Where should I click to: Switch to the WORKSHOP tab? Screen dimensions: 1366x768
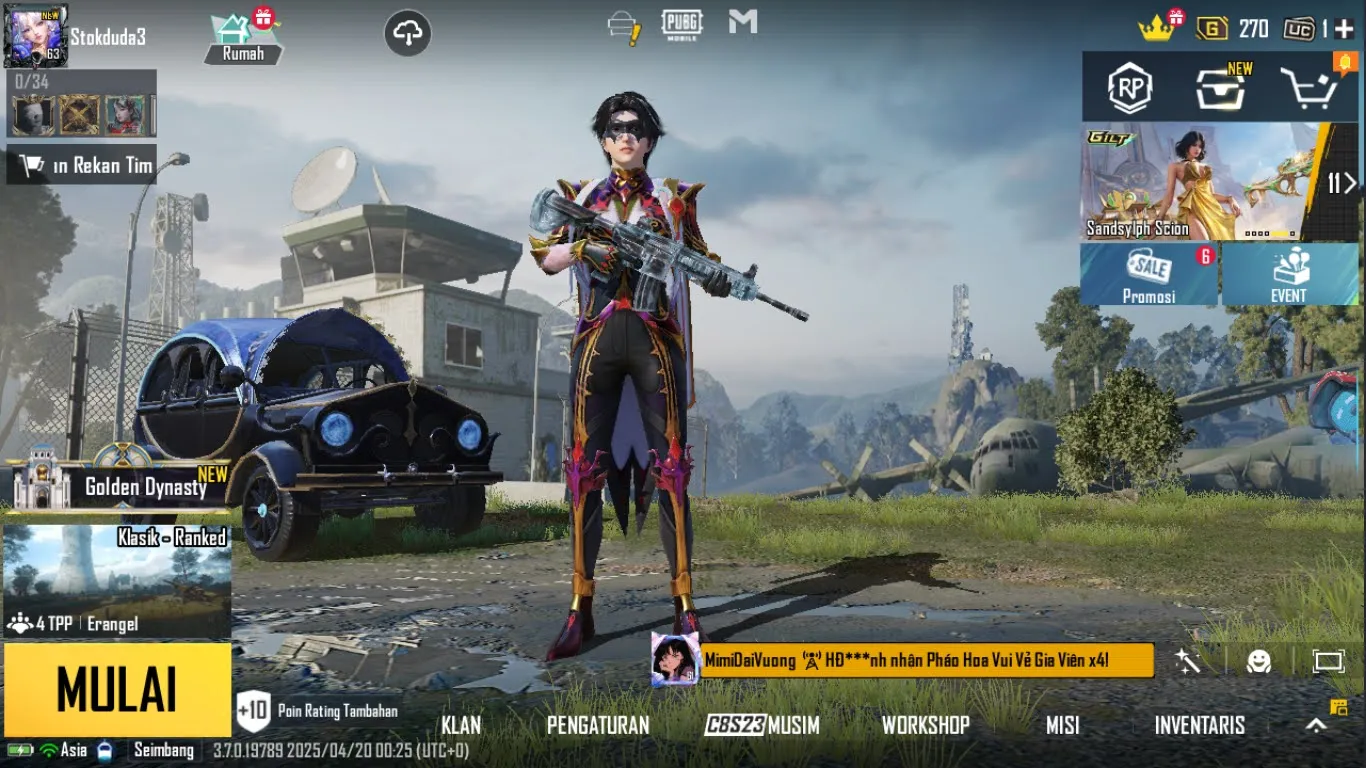click(x=926, y=725)
